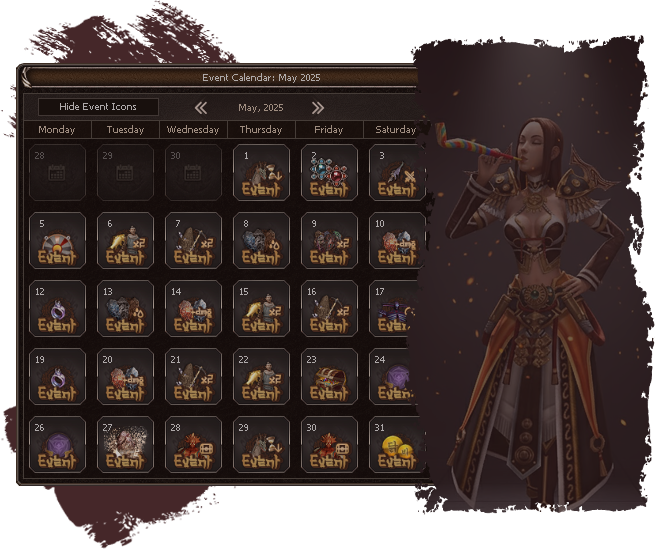Select the May 2 event tile

(329, 172)
